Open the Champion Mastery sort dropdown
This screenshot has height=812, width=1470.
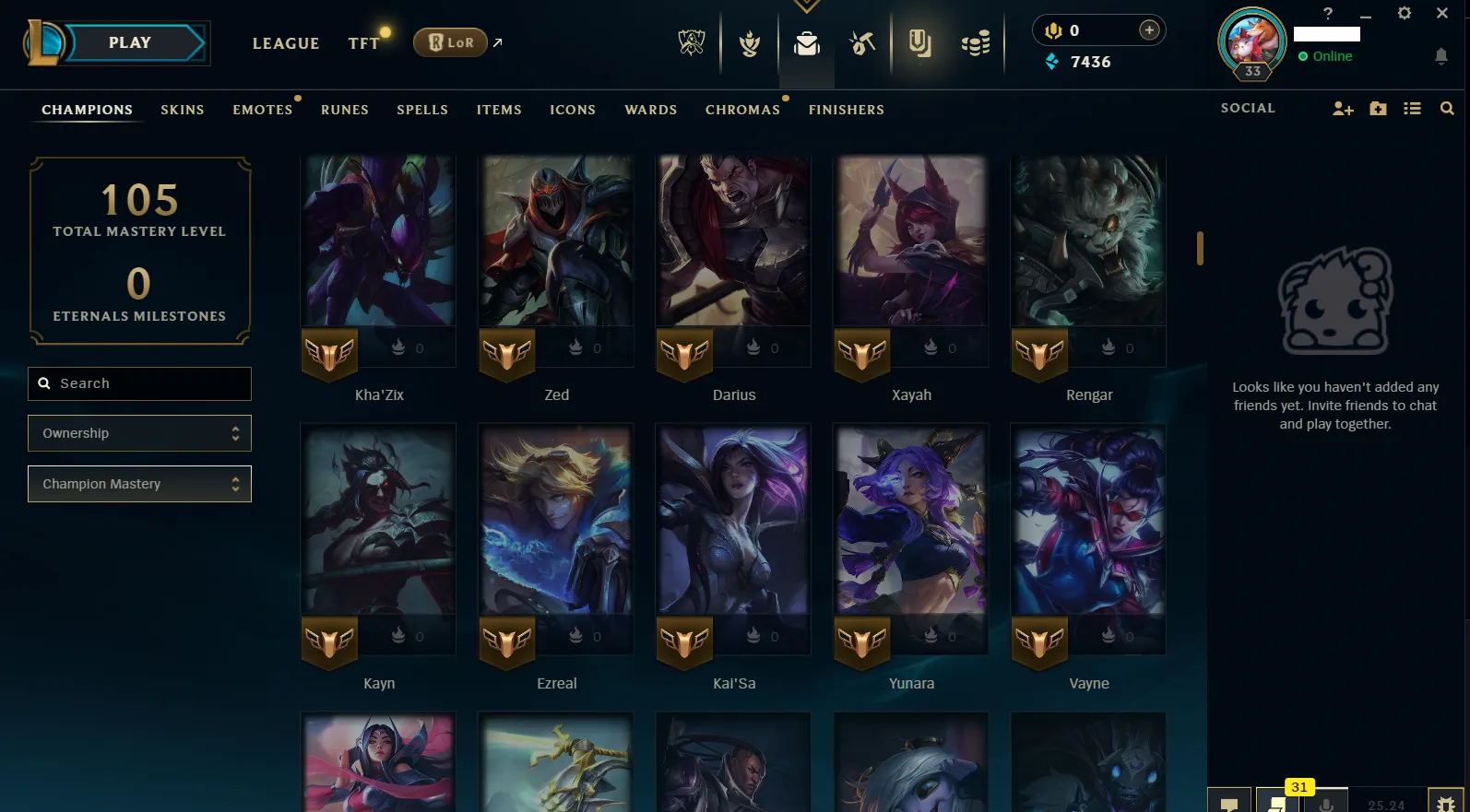(139, 483)
